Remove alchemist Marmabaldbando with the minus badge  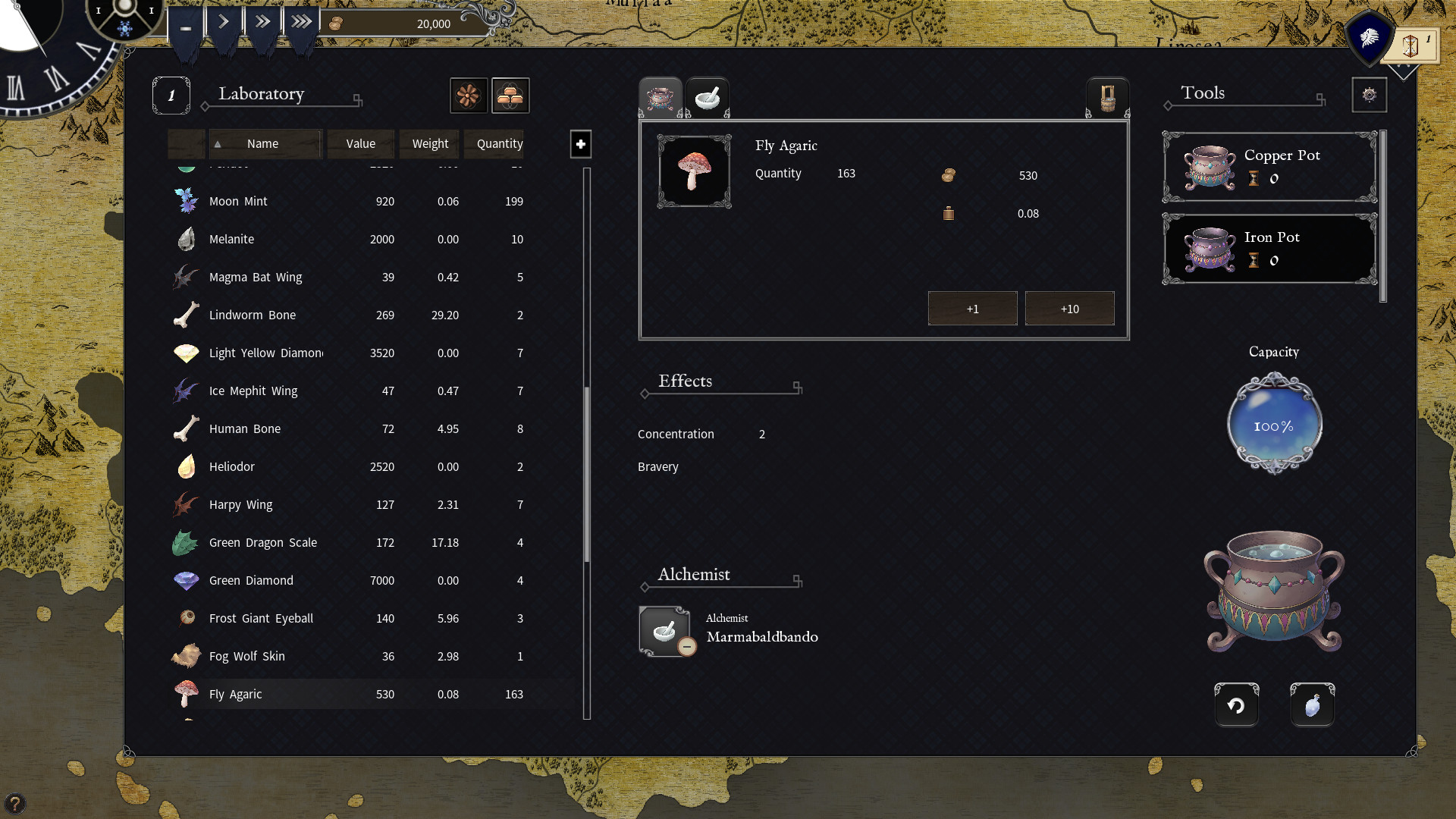688,647
